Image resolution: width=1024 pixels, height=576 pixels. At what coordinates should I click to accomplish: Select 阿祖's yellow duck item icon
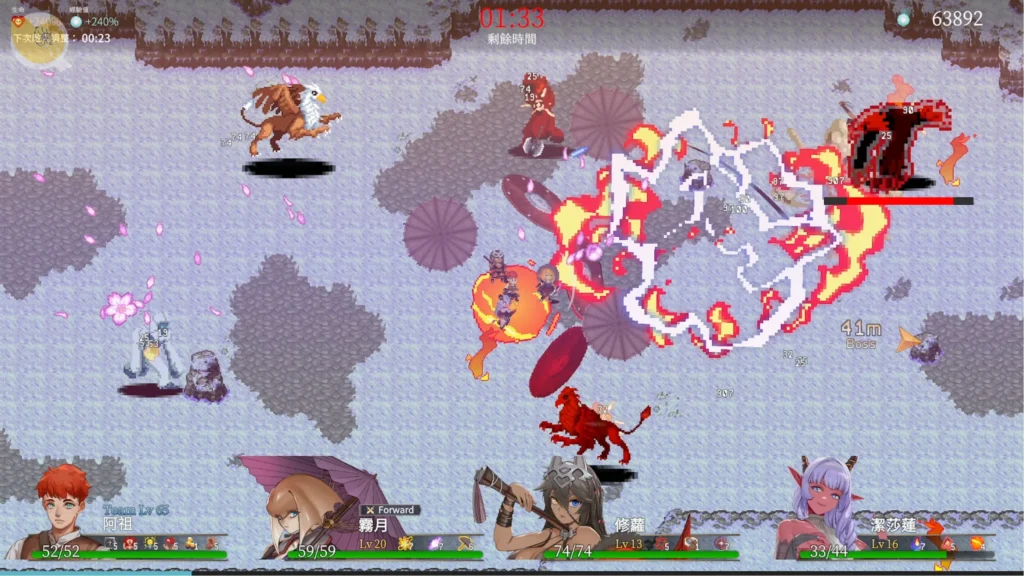coord(190,543)
